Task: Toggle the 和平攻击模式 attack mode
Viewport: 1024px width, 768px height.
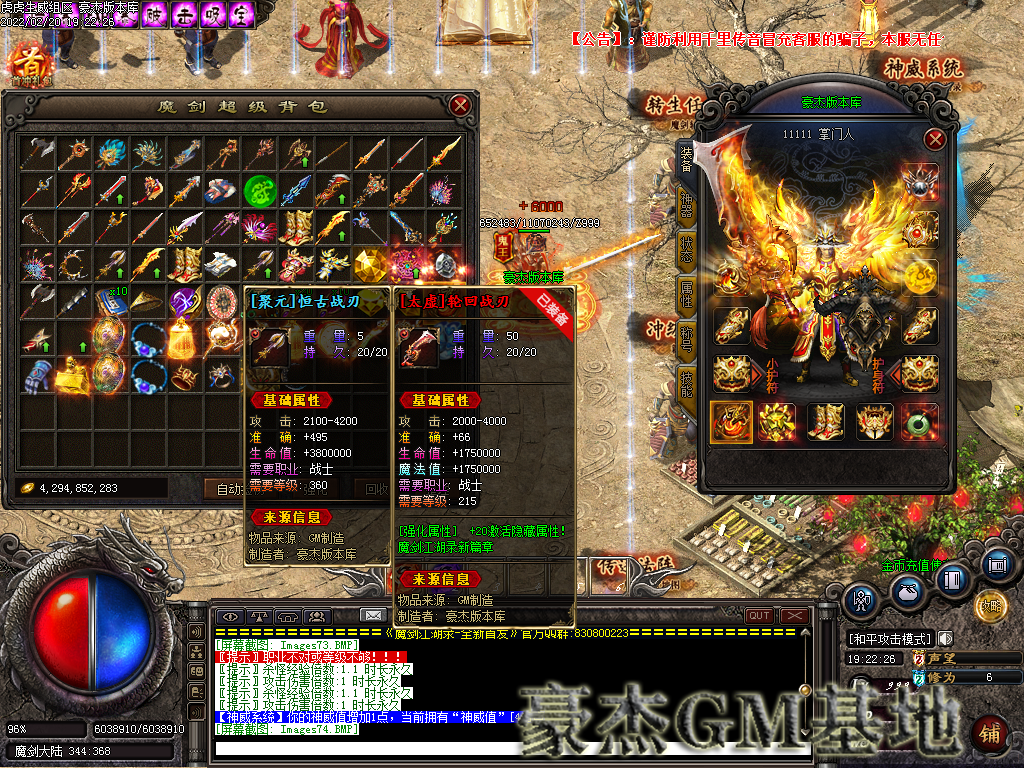Action: pos(890,639)
